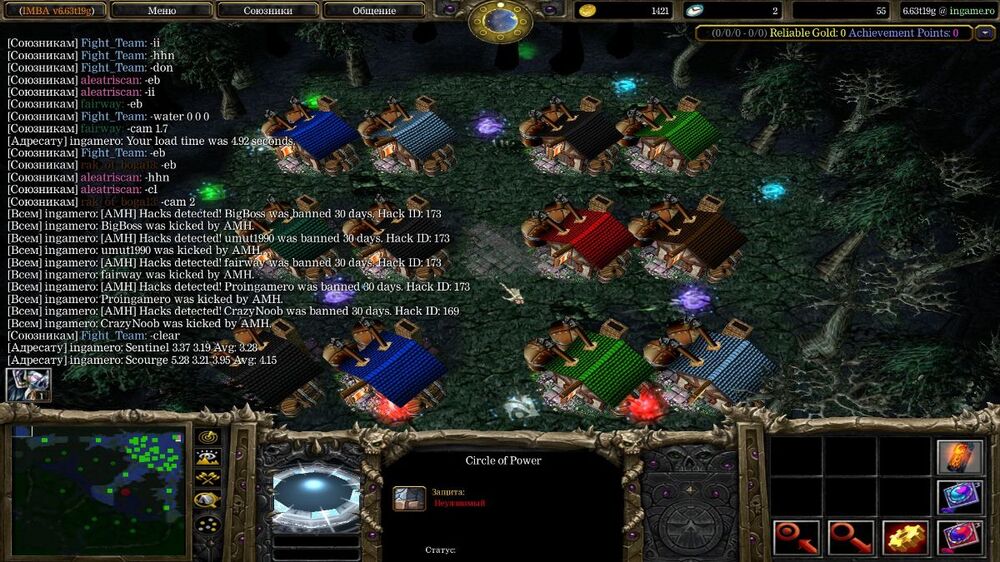This screenshot has width=1000, height=562.
Task: Click the armor type icon beside Защита
Action: point(408,498)
